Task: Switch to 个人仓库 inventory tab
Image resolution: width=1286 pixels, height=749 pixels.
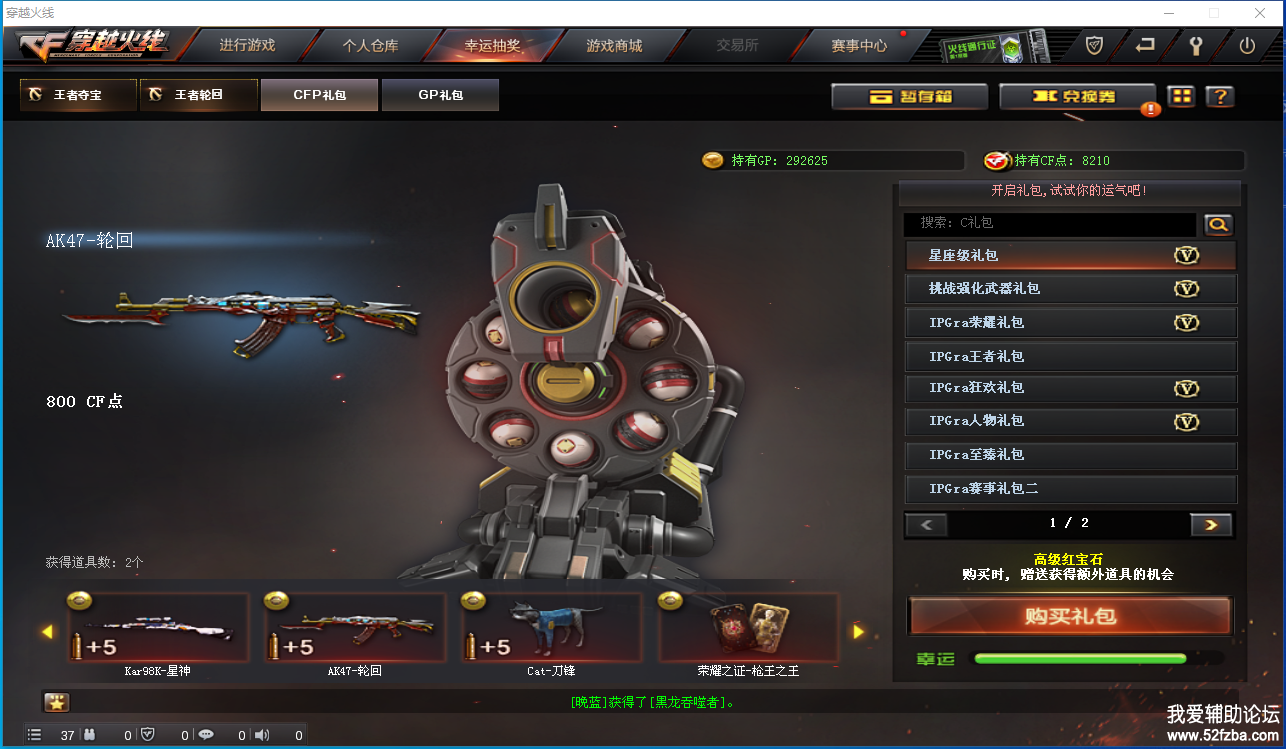Action: click(370, 46)
